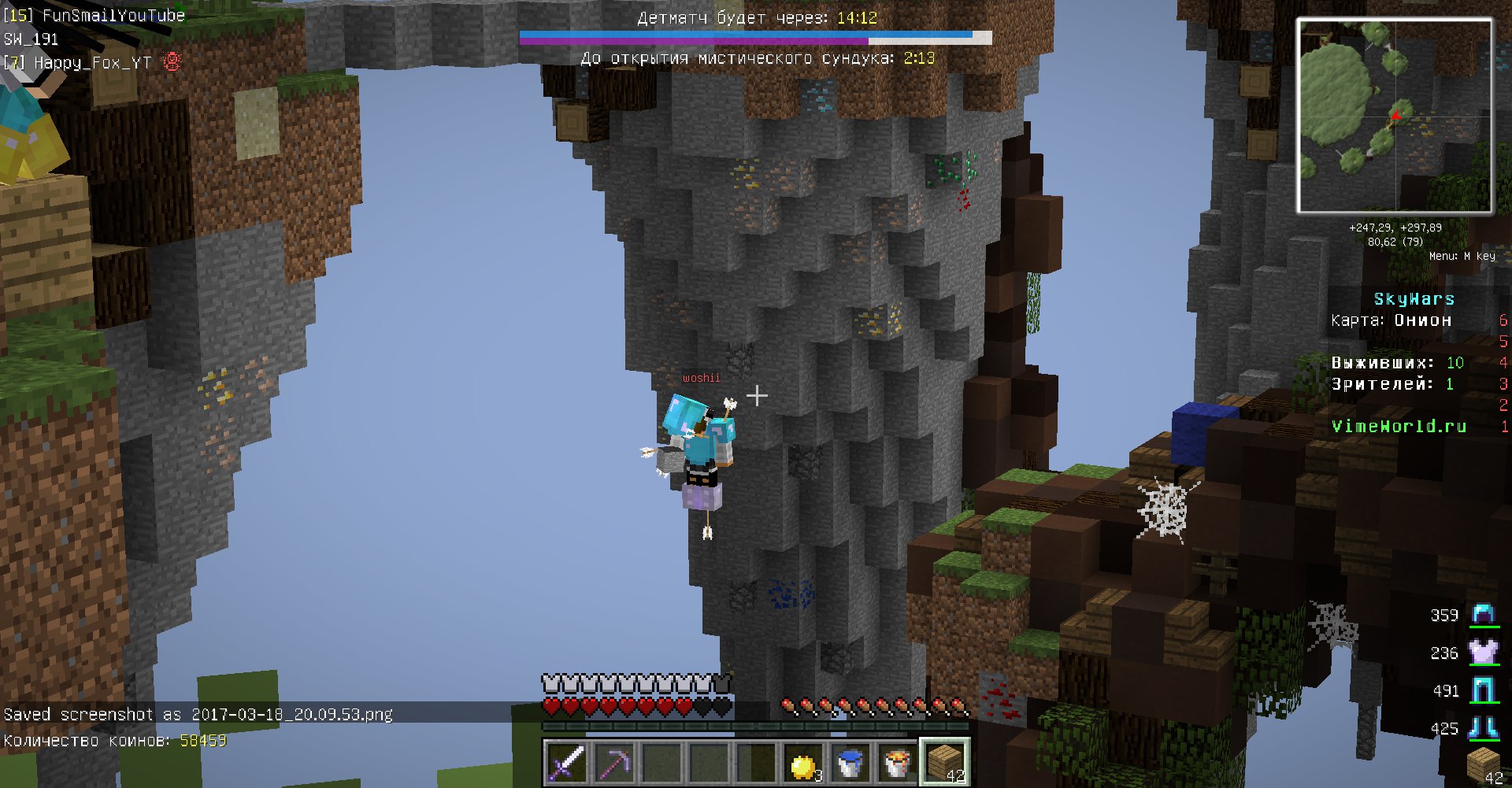The height and width of the screenshot is (788, 1512).
Task: Click the minimap in the corner
Action: click(x=1394, y=117)
